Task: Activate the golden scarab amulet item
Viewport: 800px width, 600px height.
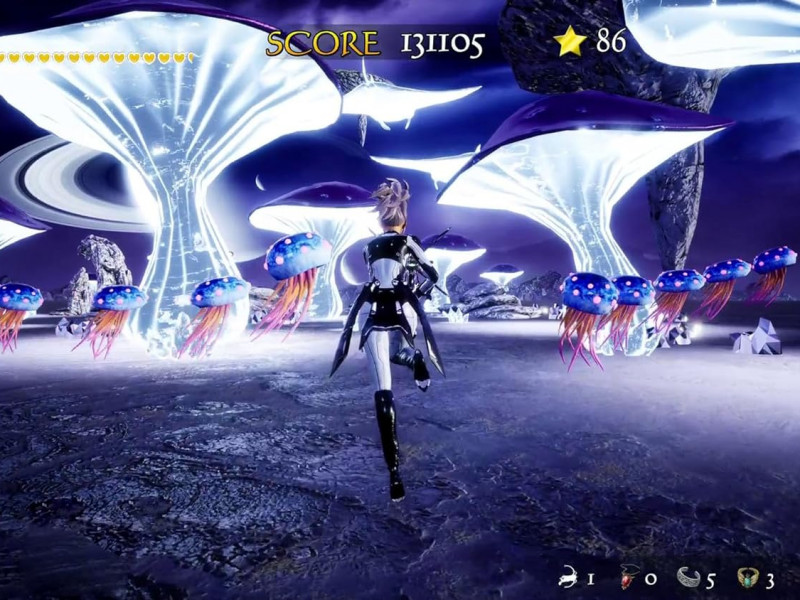Action: (x=748, y=577)
